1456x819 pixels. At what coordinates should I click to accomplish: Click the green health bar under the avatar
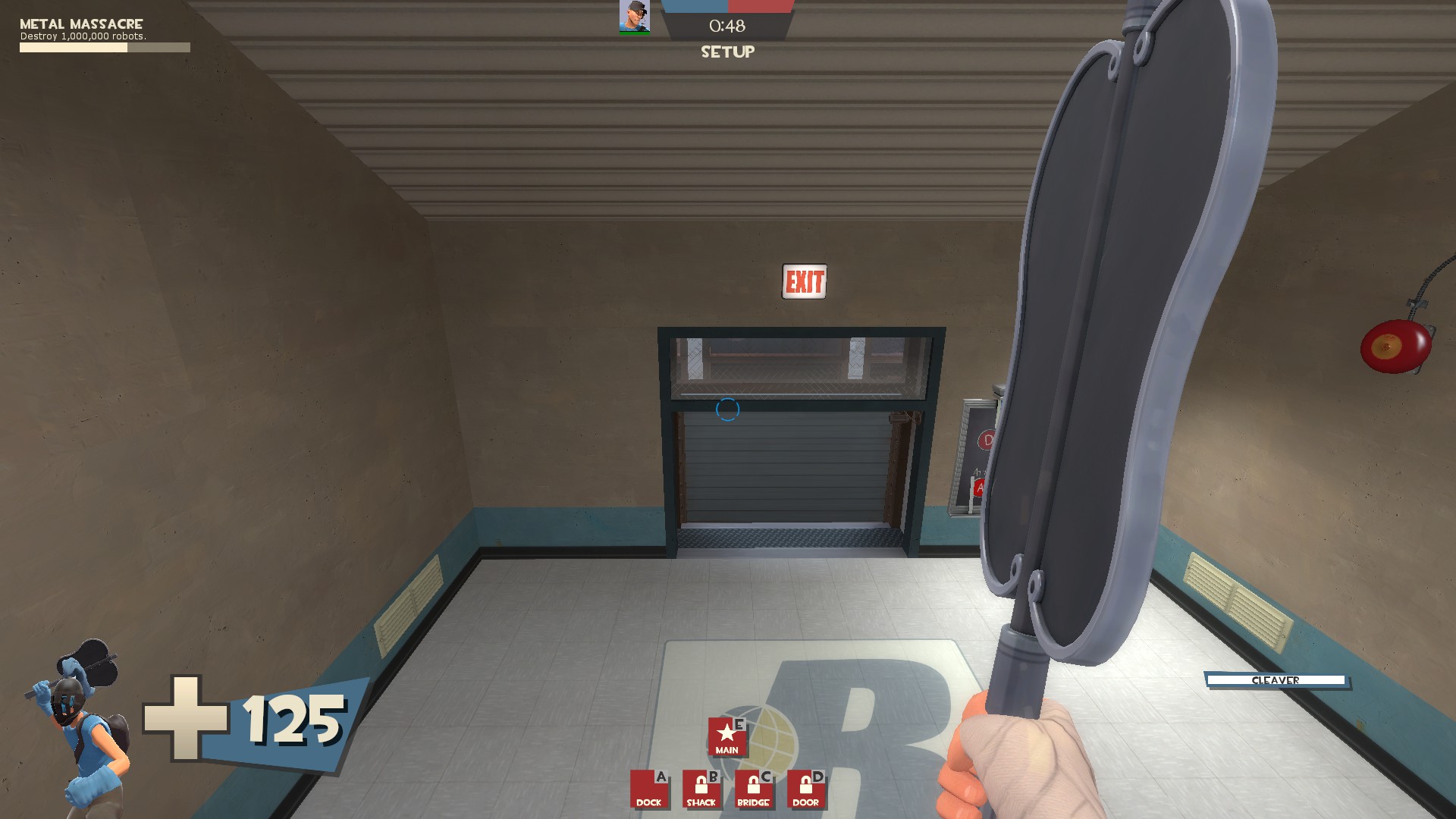634,33
